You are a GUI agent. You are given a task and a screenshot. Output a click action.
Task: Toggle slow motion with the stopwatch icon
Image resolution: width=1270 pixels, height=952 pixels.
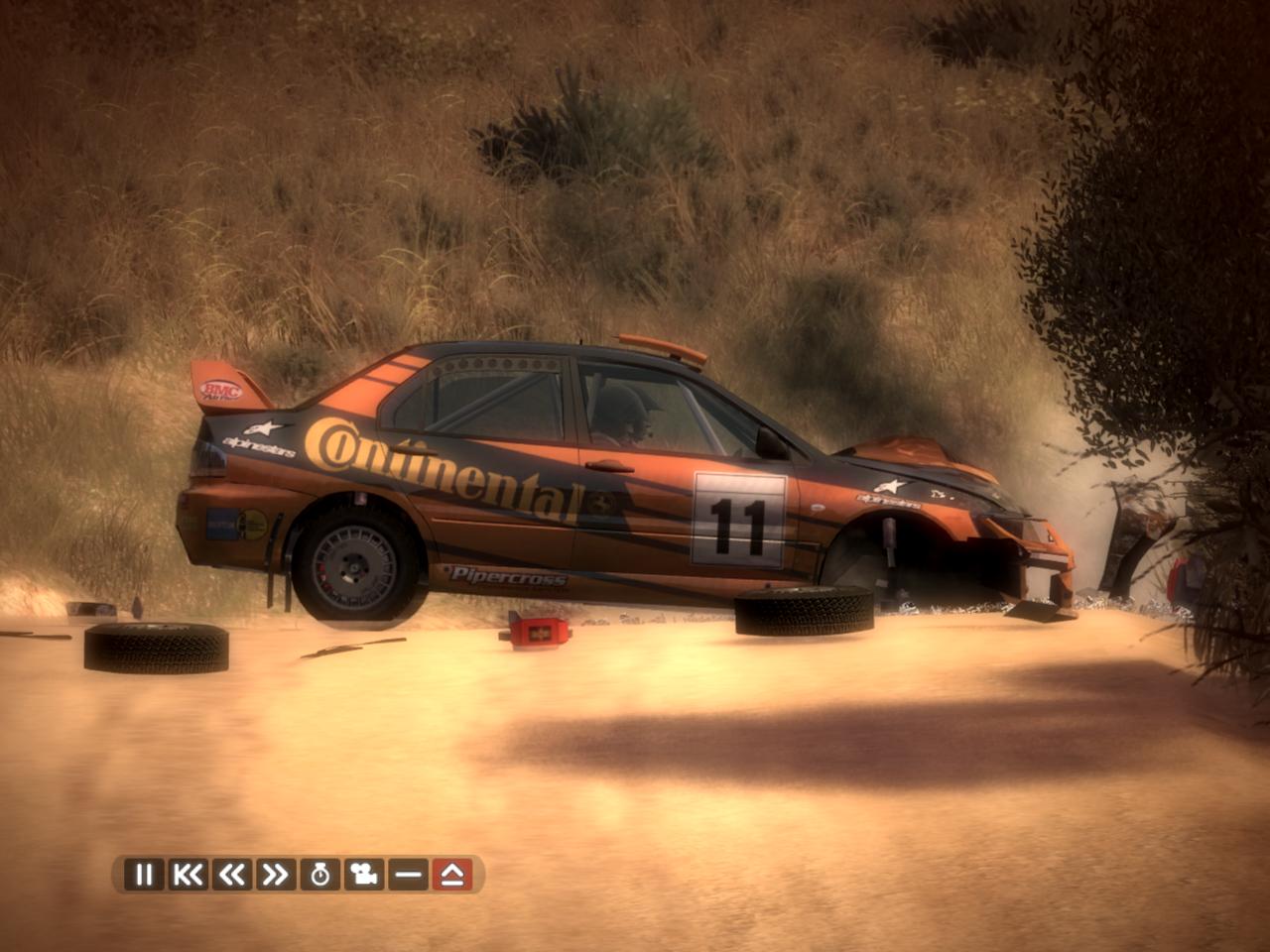[319, 875]
